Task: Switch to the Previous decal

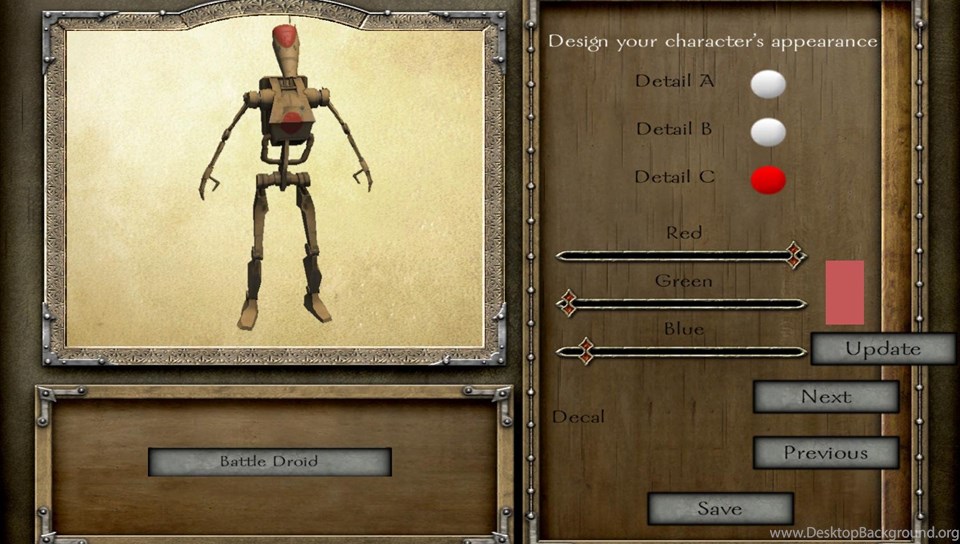Action: click(x=825, y=453)
